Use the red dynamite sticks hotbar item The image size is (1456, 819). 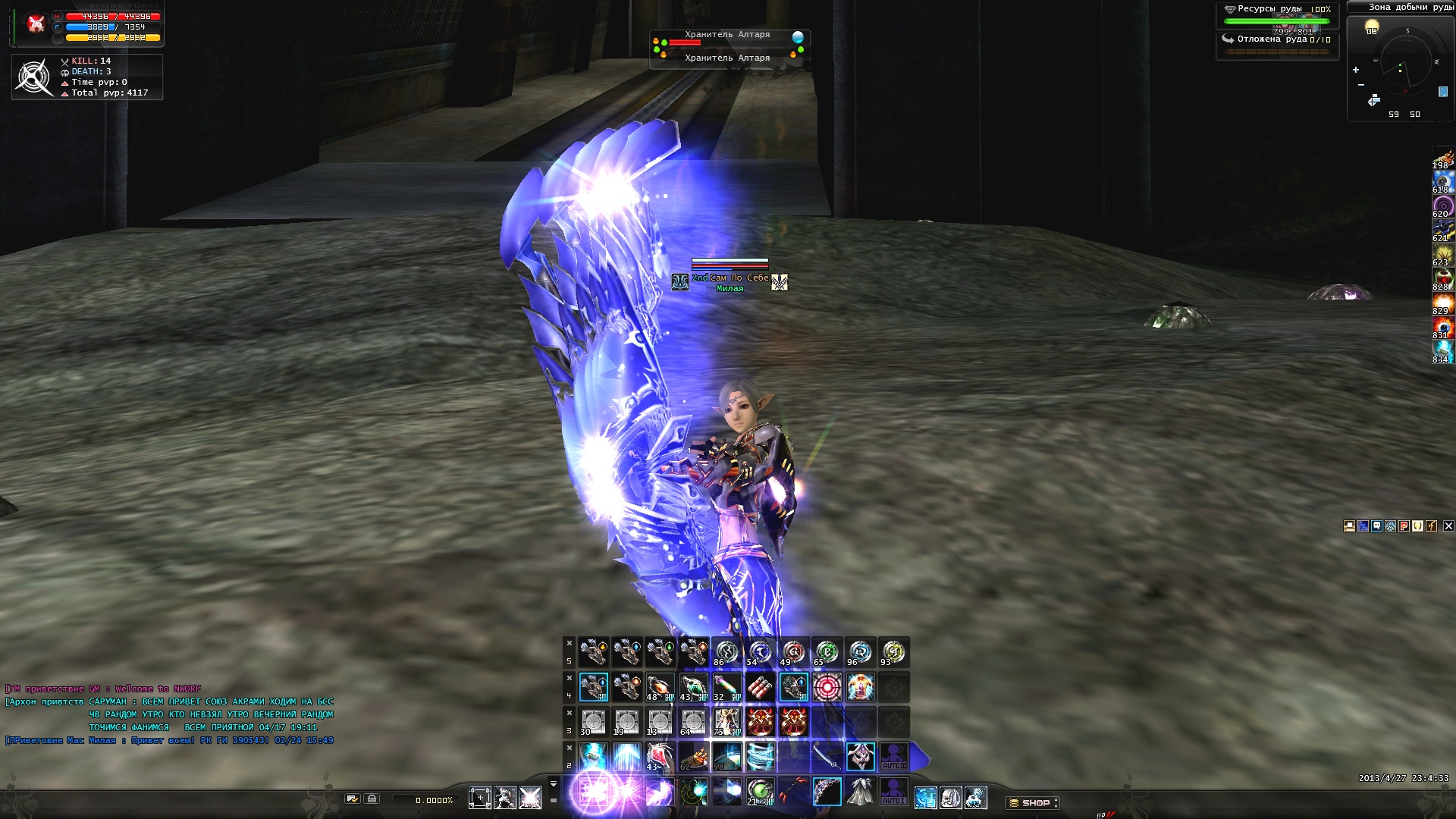tap(760, 687)
